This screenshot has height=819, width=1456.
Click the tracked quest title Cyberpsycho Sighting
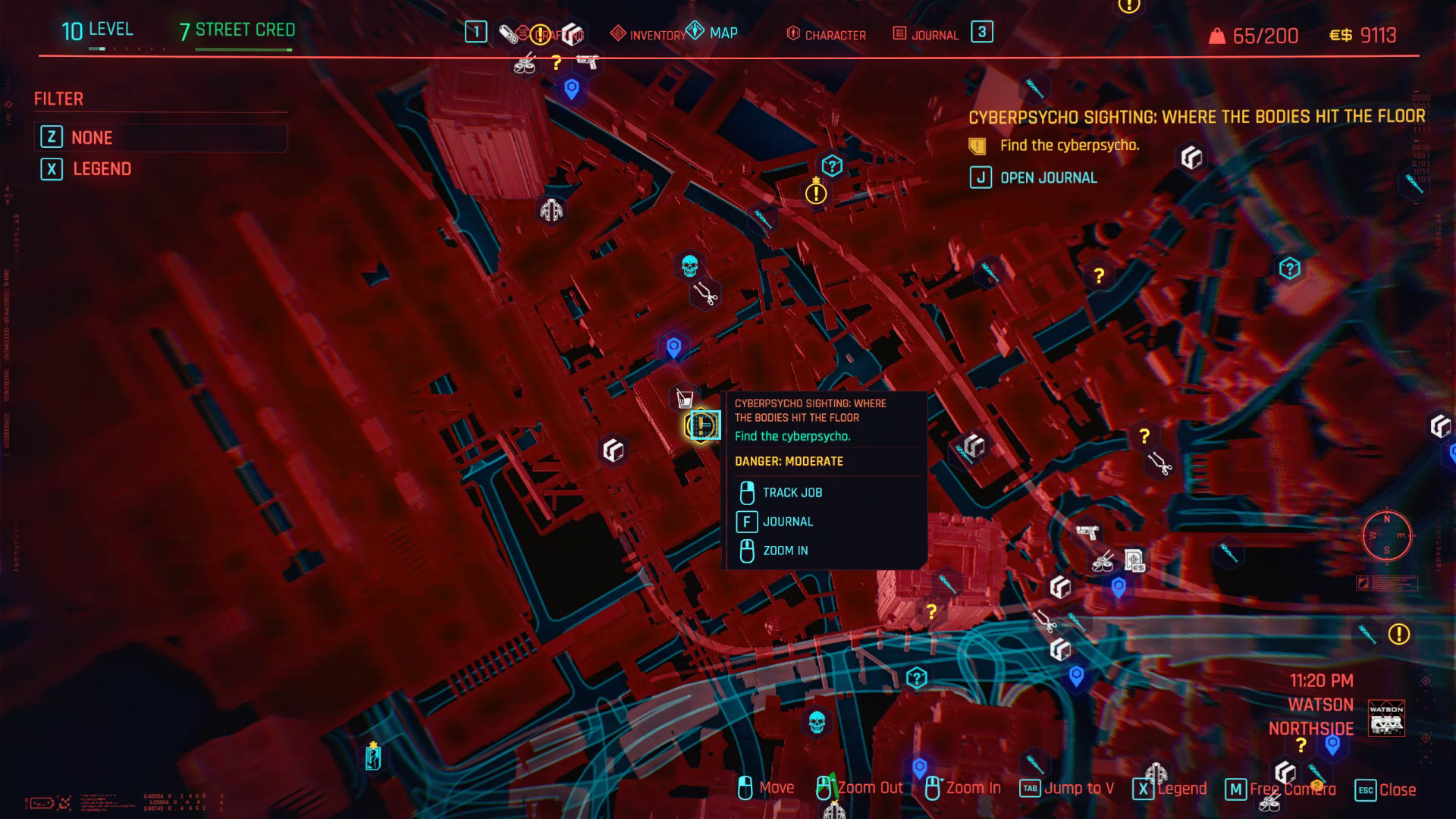tap(1197, 117)
